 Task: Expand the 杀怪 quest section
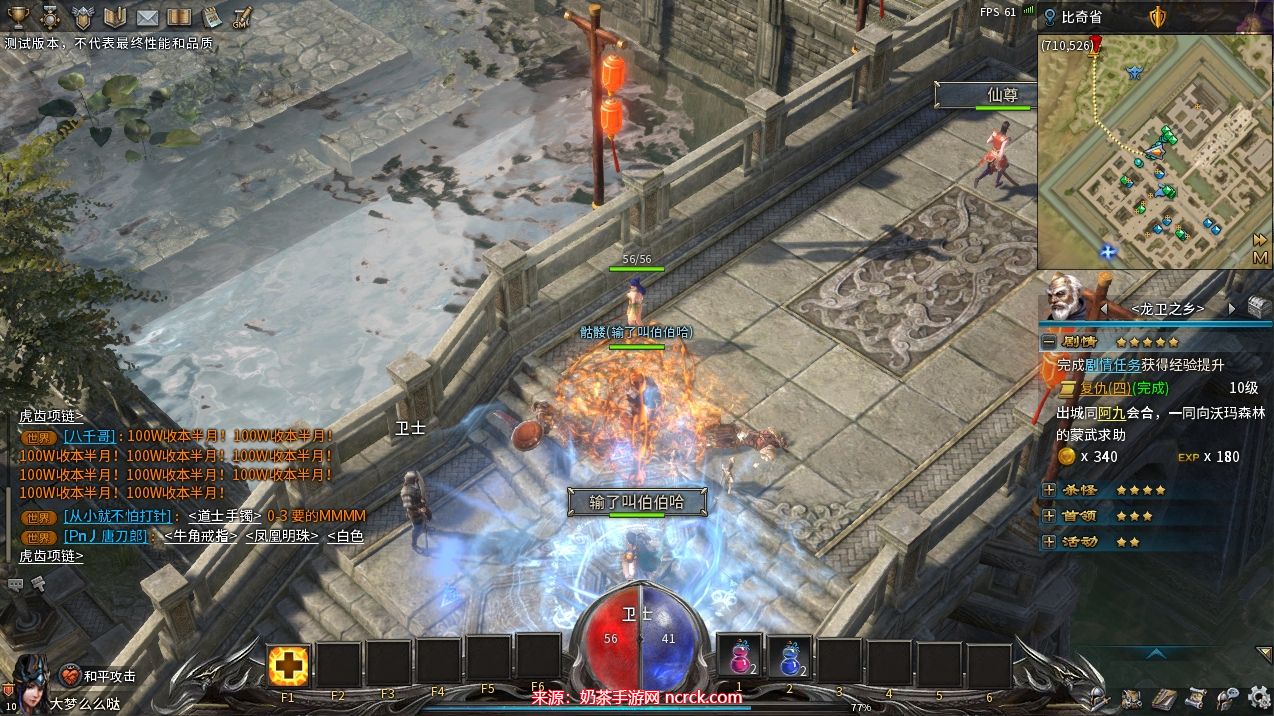pos(1049,490)
